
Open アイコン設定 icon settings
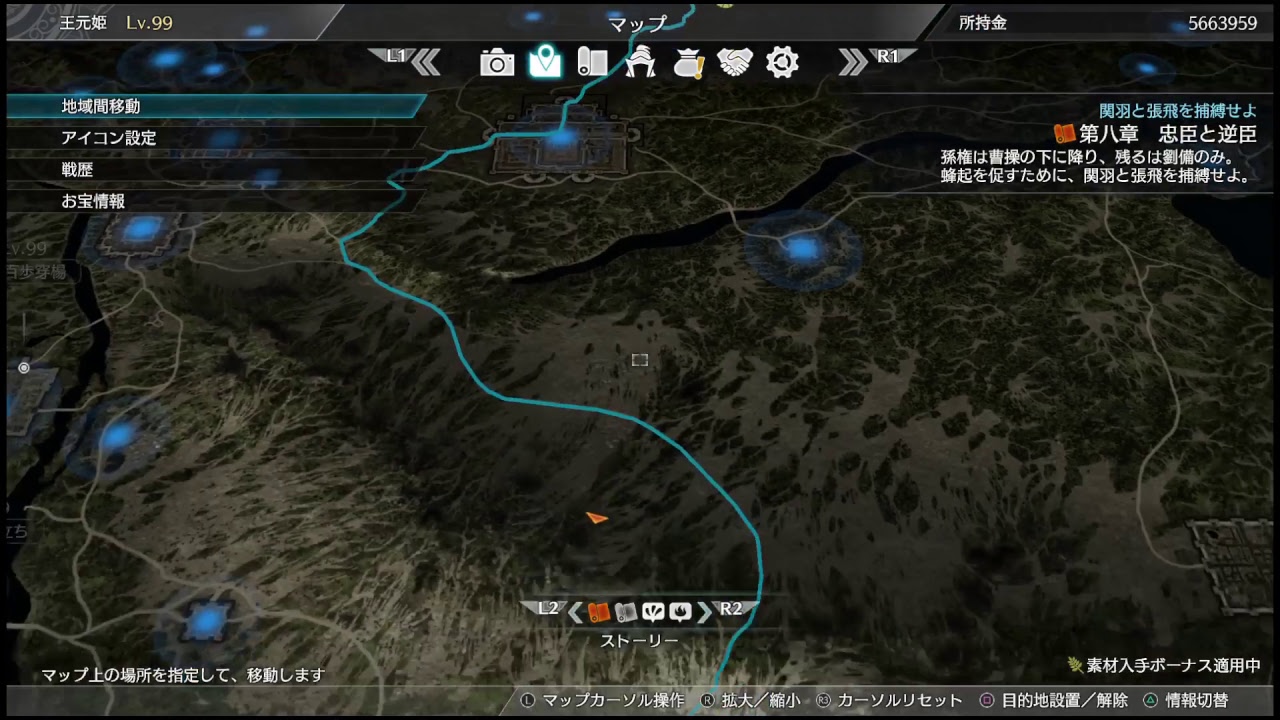point(108,138)
